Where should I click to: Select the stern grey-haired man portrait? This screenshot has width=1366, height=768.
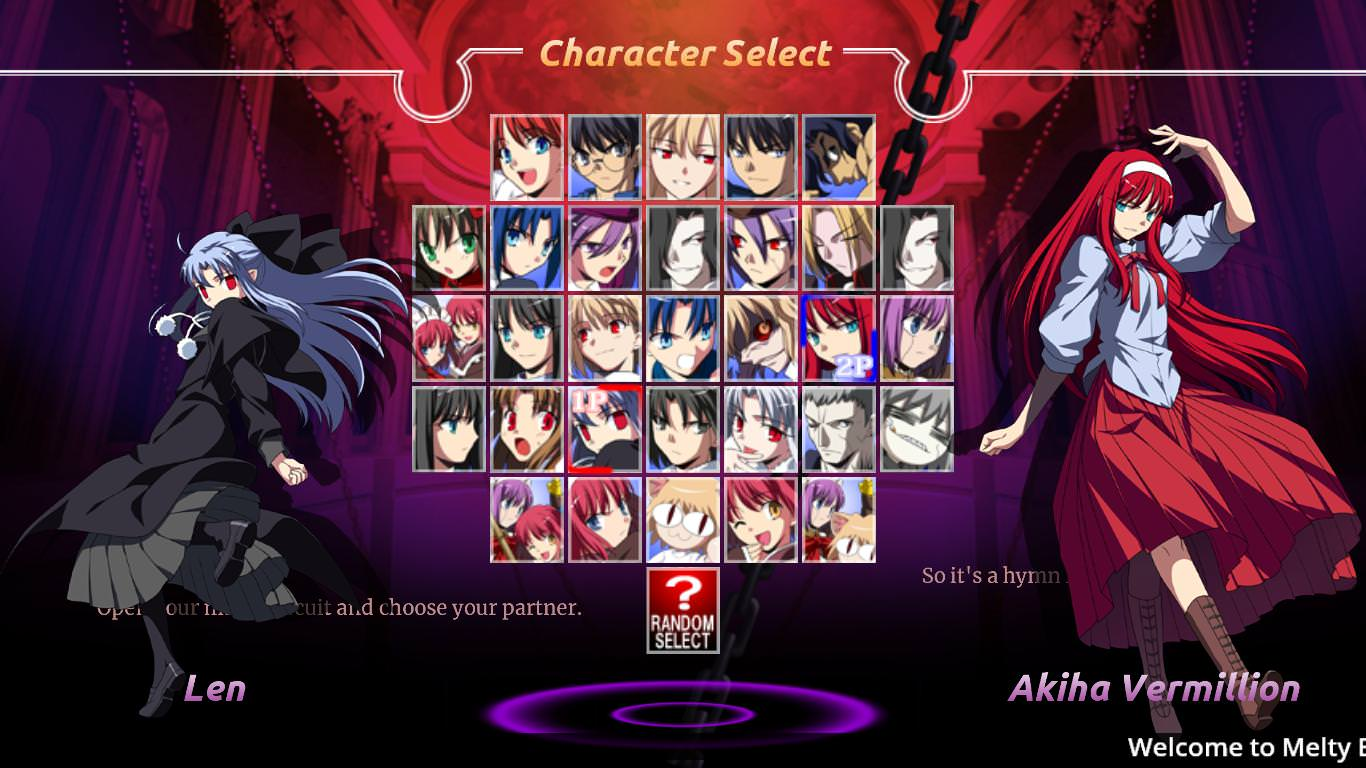click(x=839, y=429)
